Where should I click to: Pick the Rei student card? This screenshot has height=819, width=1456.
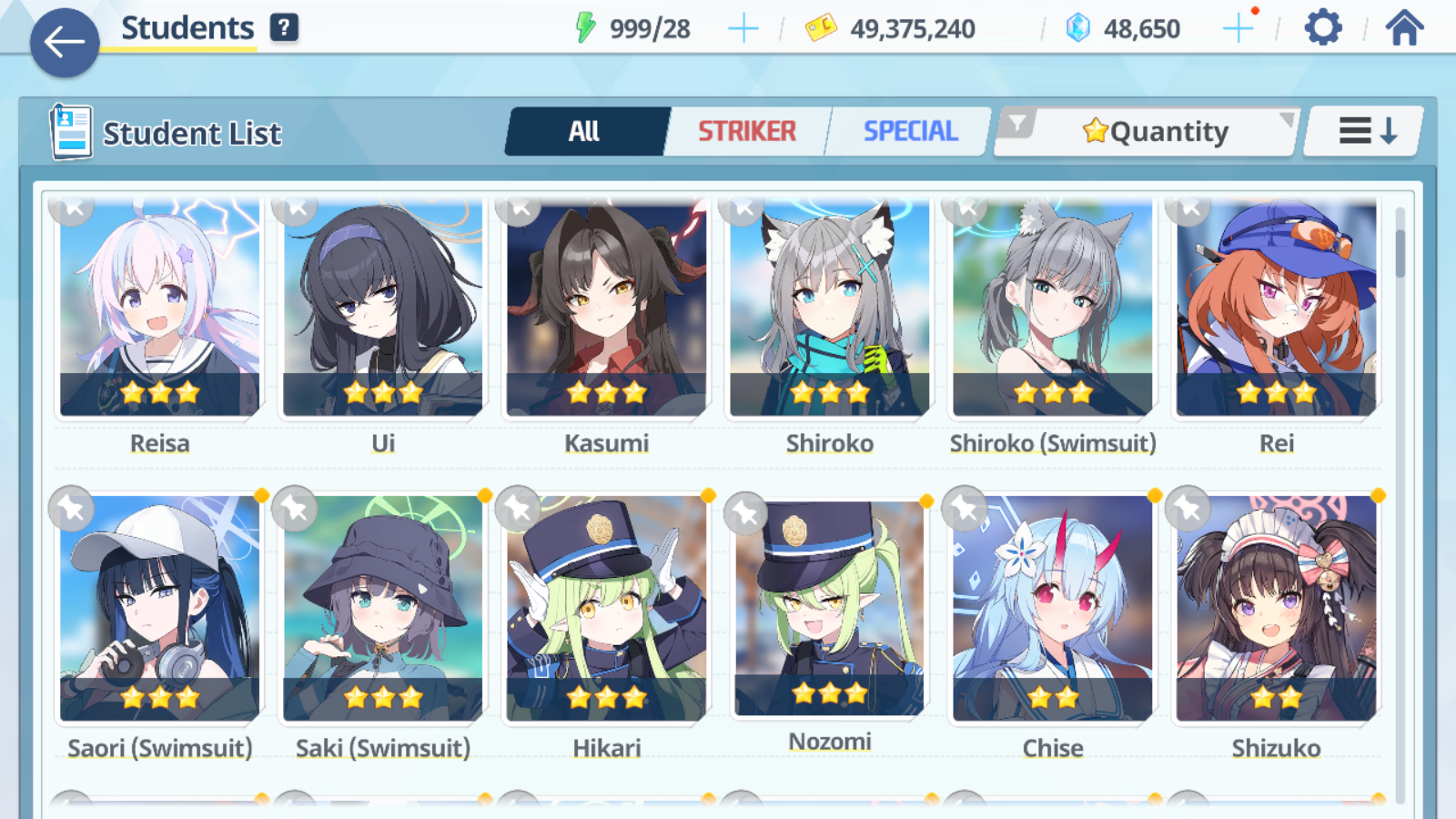[1276, 309]
